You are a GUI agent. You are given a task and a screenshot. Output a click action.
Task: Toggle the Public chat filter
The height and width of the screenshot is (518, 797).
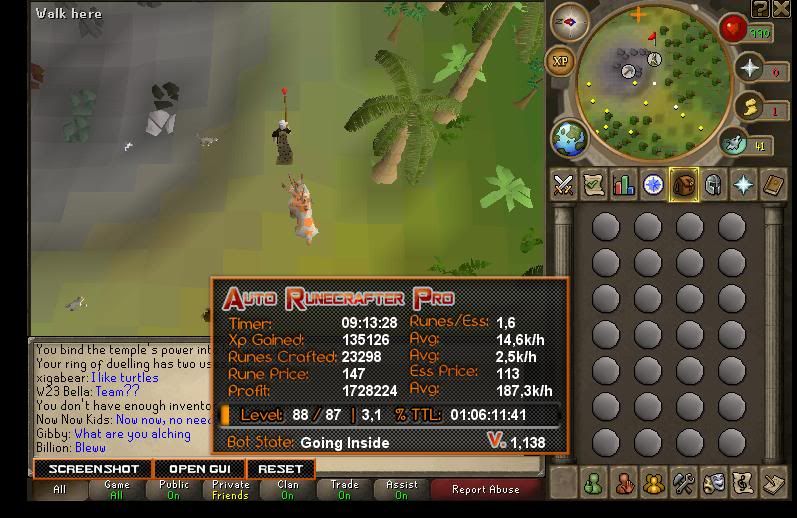(174, 490)
